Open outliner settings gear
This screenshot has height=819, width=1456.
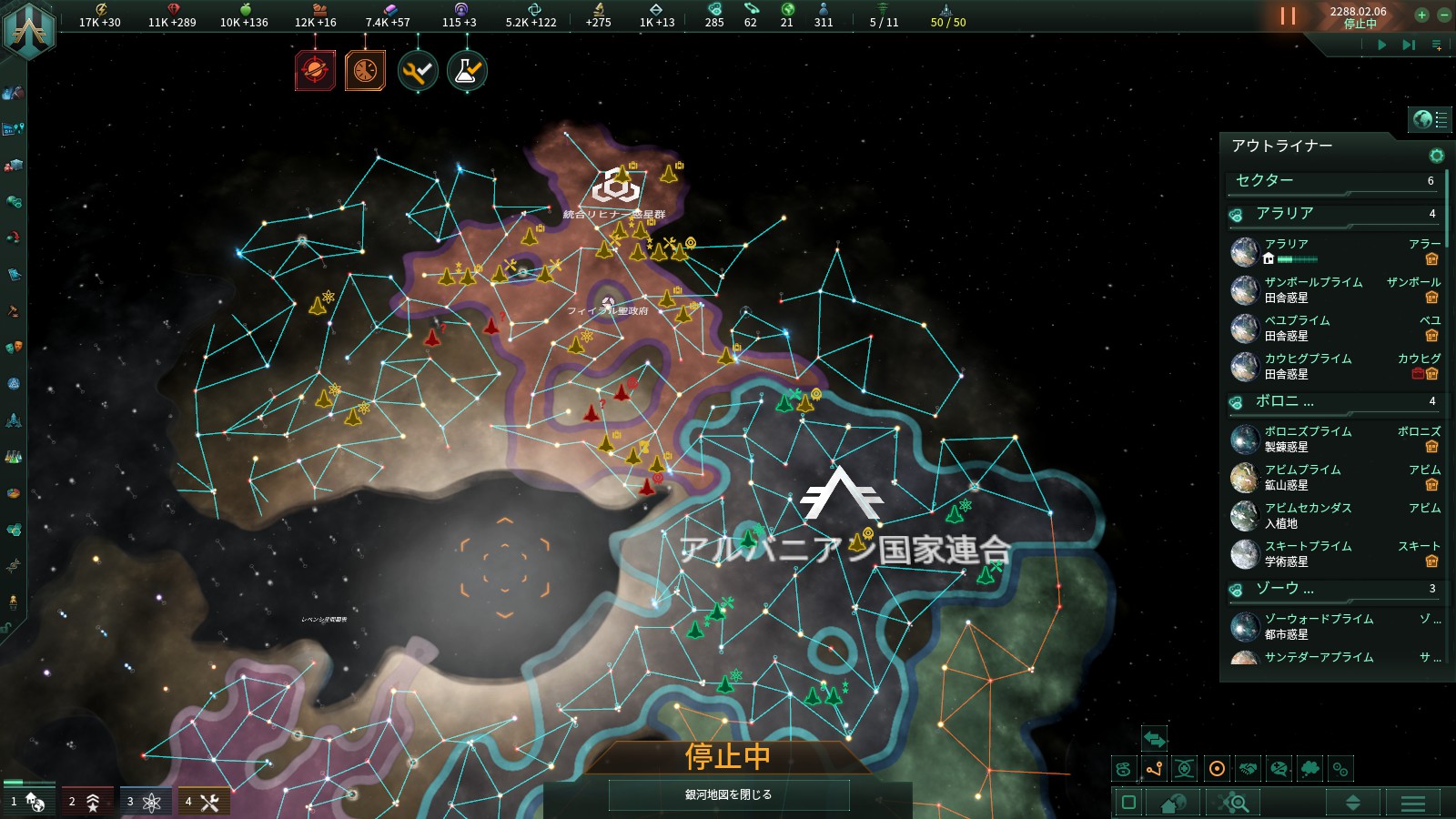(1436, 156)
